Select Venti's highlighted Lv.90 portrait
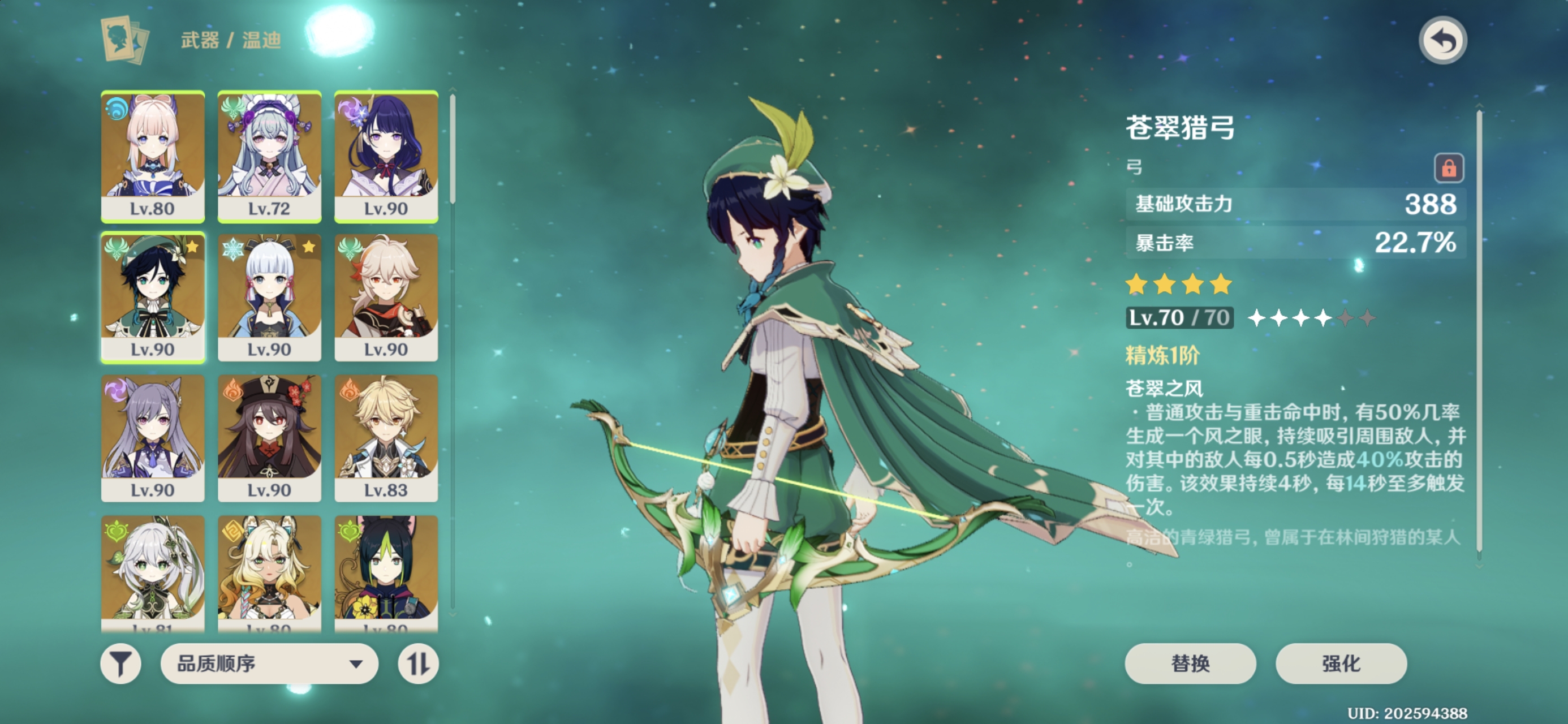Screen dimensions: 1568x724 click(x=153, y=297)
